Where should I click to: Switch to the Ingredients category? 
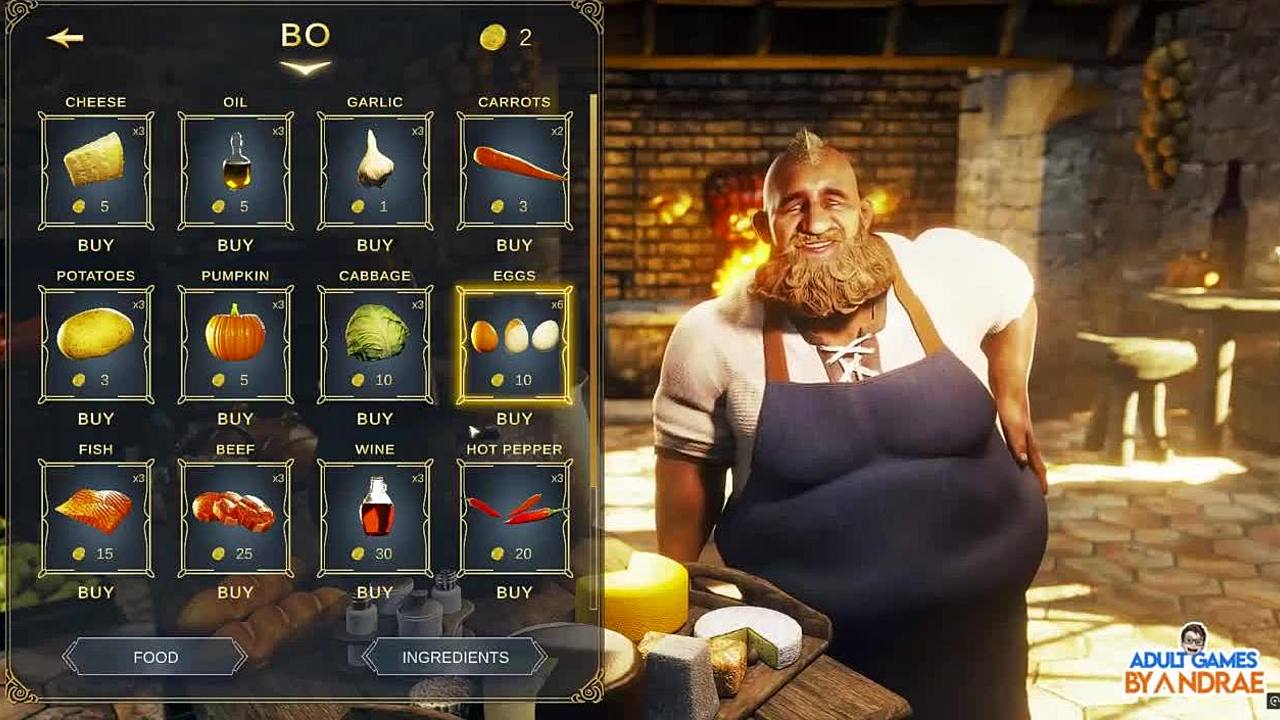click(x=455, y=657)
